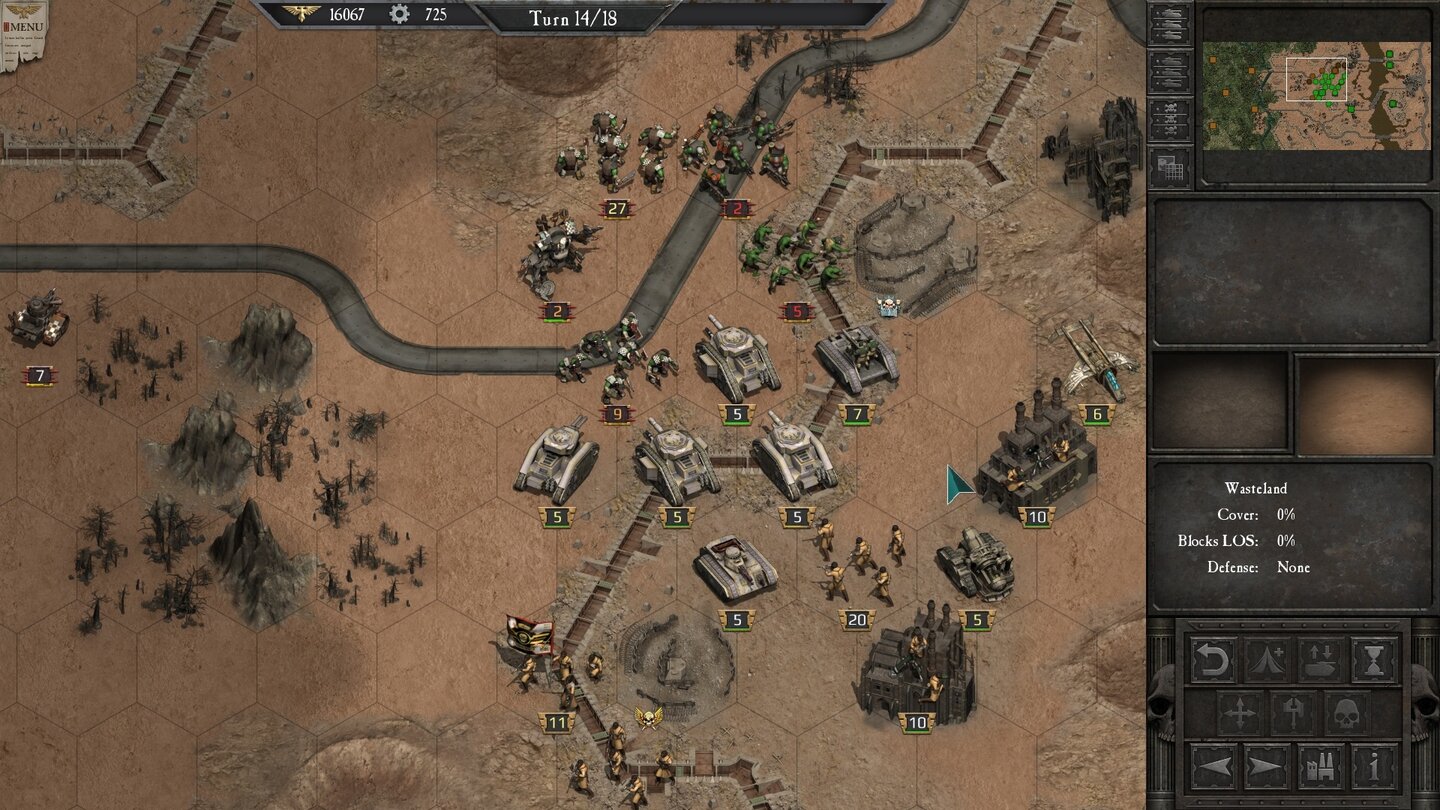Click the skull command button

click(x=1348, y=714)
